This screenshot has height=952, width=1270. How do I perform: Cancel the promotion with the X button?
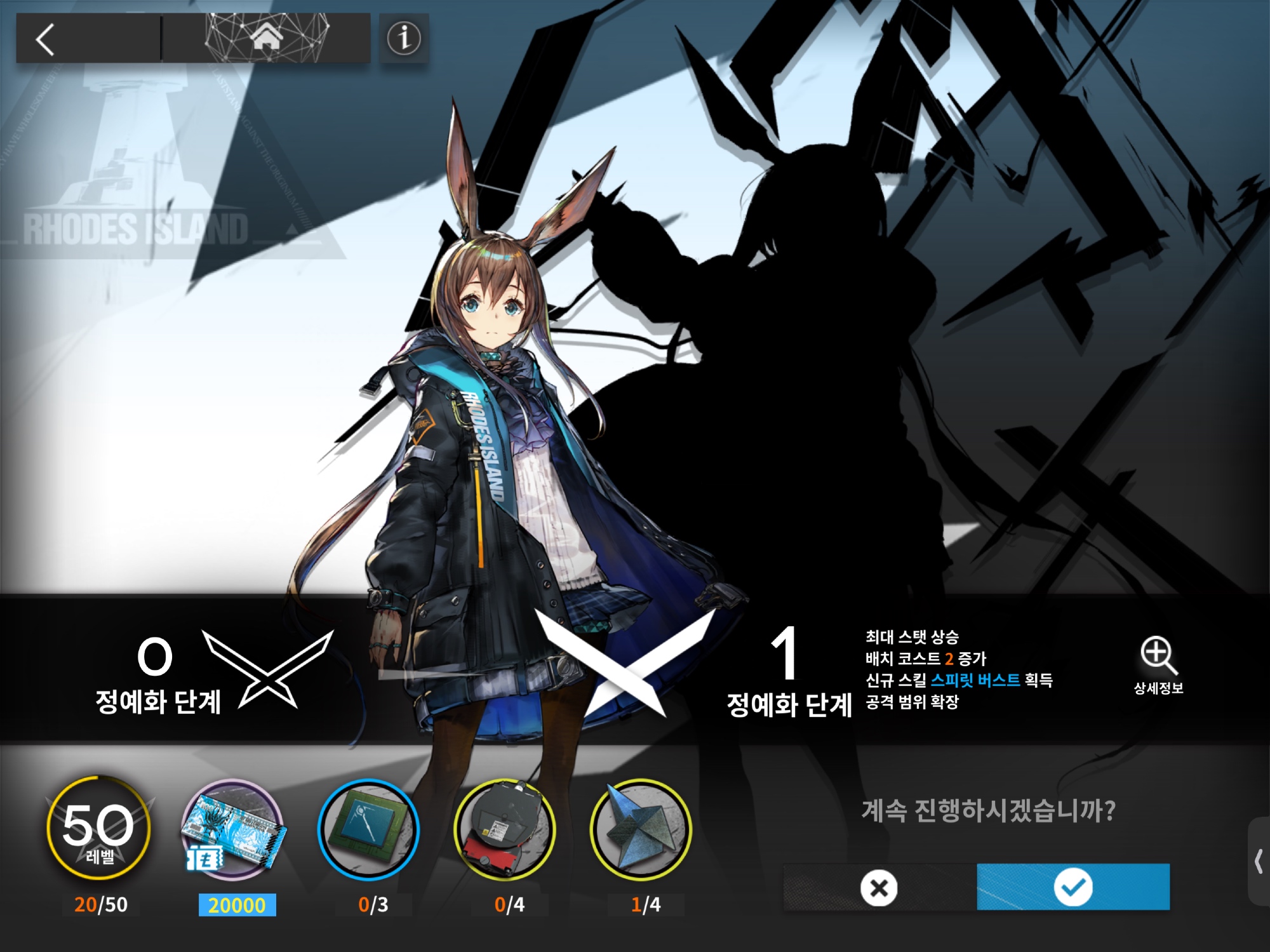[879, 887]
